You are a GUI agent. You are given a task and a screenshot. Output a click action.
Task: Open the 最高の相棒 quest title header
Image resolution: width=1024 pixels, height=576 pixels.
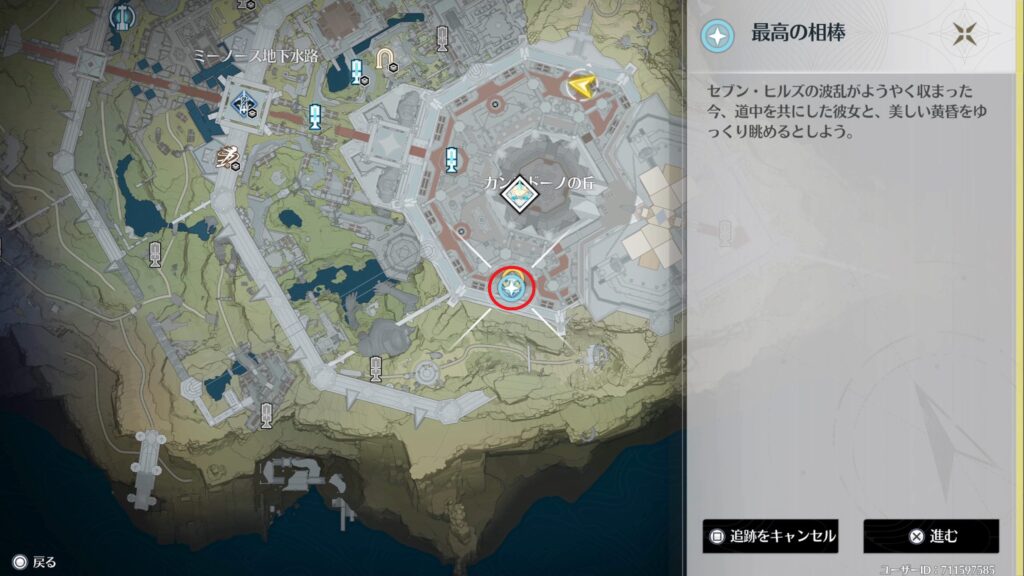[798, 35]
